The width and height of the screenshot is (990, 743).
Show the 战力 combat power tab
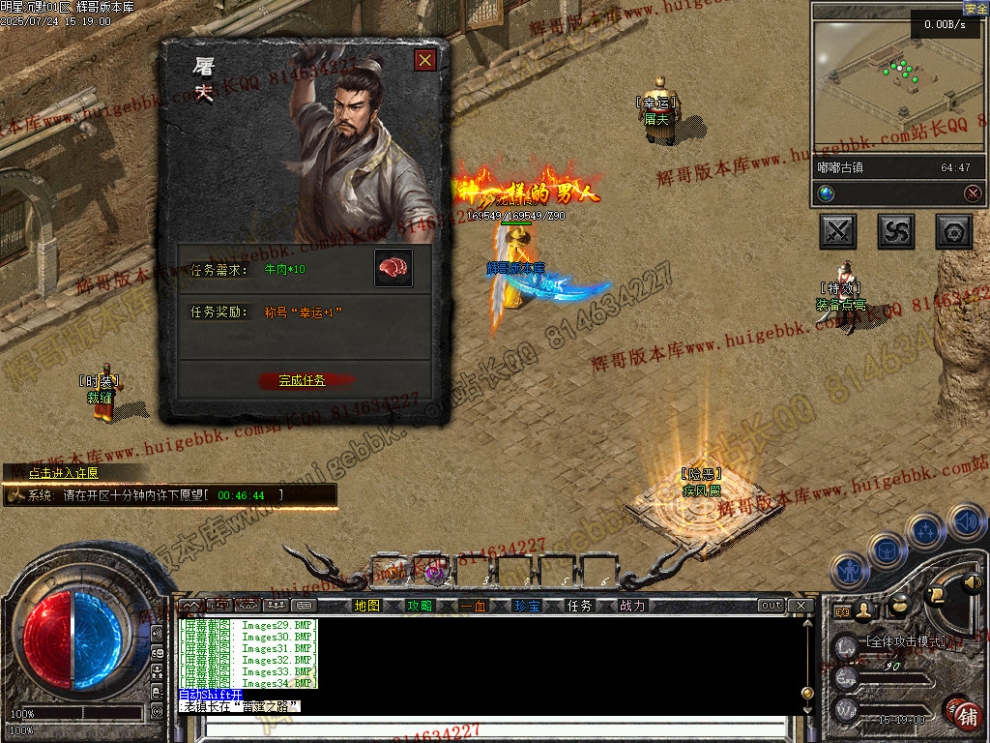coord(633,606)
